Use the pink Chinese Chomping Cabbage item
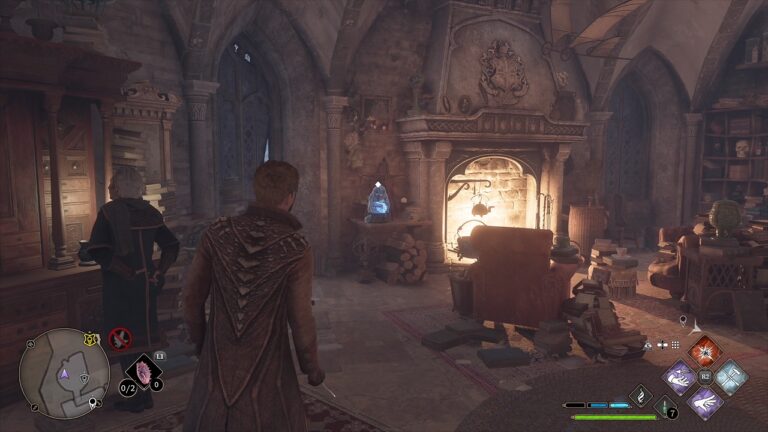768x432 pixels. [142, 374]
